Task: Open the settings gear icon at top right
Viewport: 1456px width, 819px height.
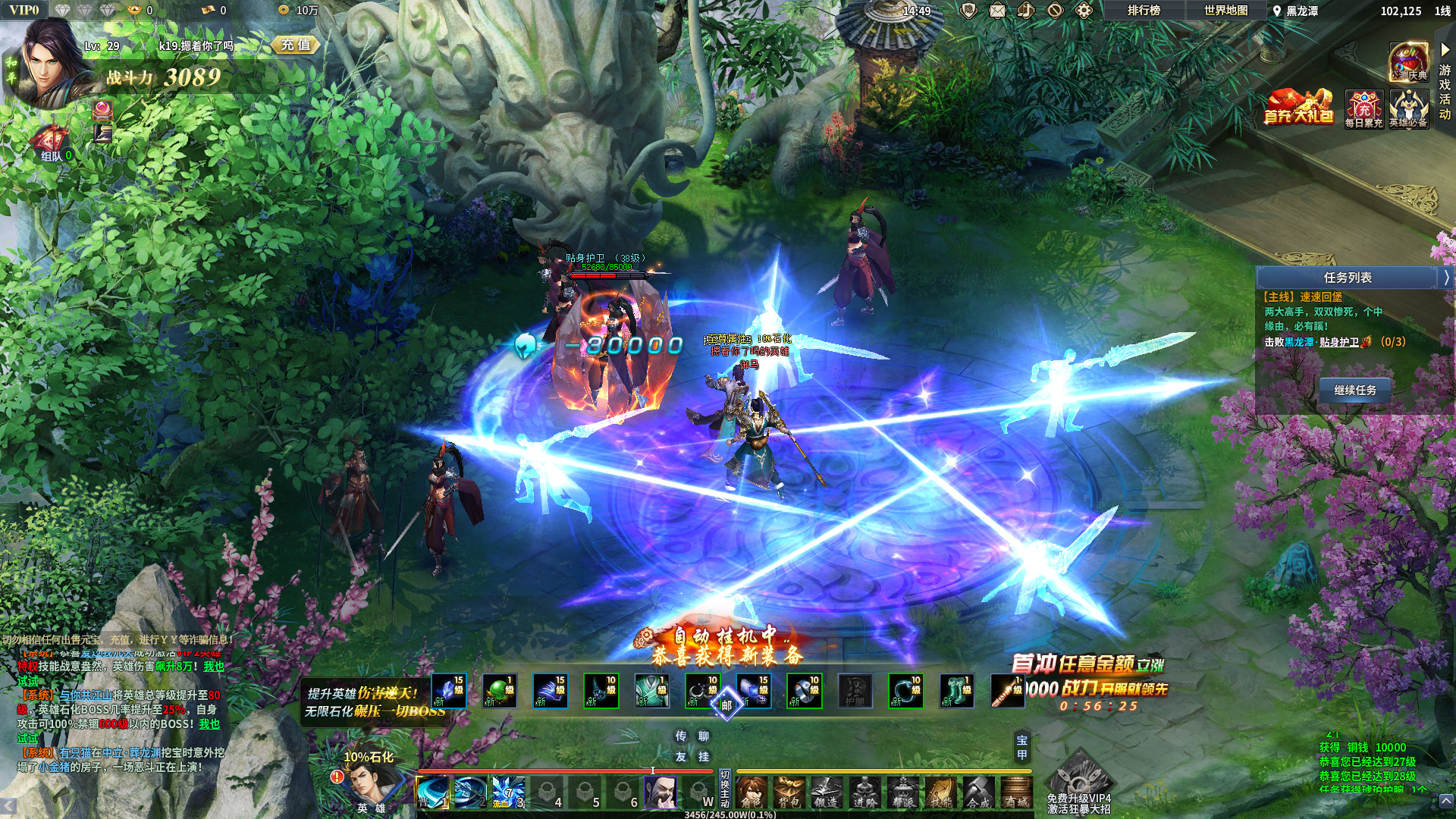Action: pyautogui.click(x=1083, y=11)
